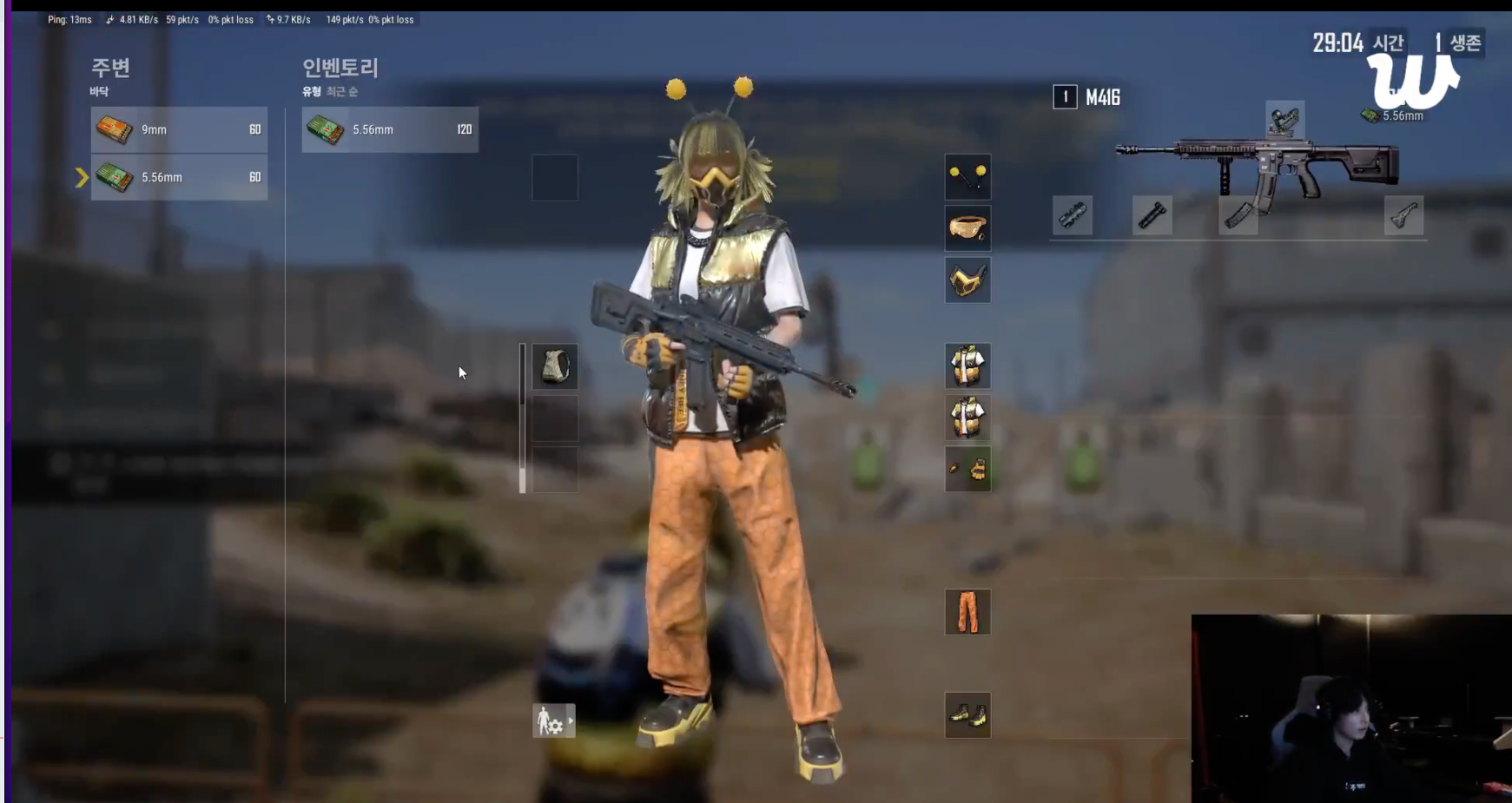Select the orange goggles slot

click(x=967, y=228)
